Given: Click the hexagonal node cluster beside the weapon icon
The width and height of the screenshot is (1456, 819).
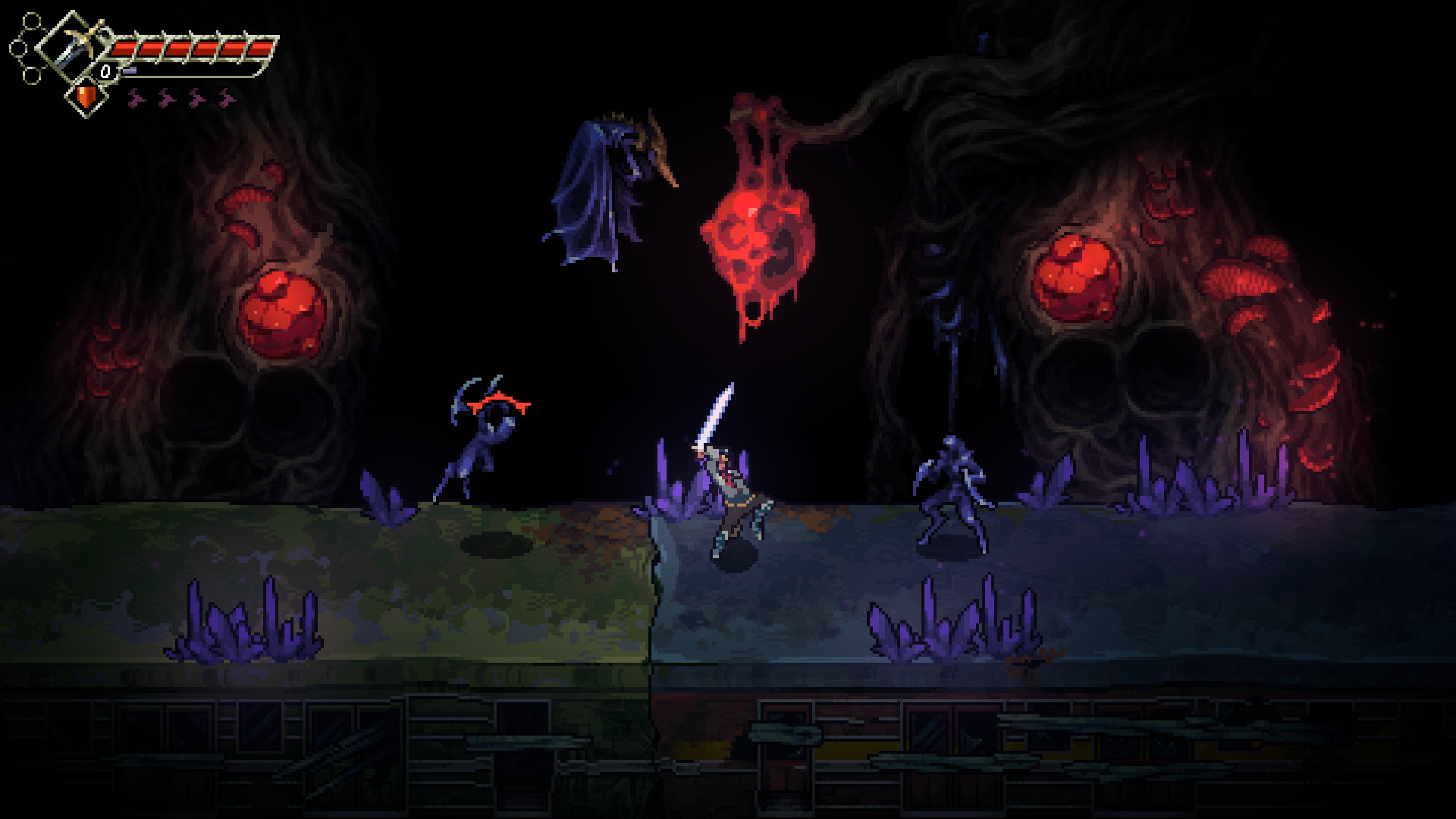Looking at the screenshot, I should click(x=27, y=47).
